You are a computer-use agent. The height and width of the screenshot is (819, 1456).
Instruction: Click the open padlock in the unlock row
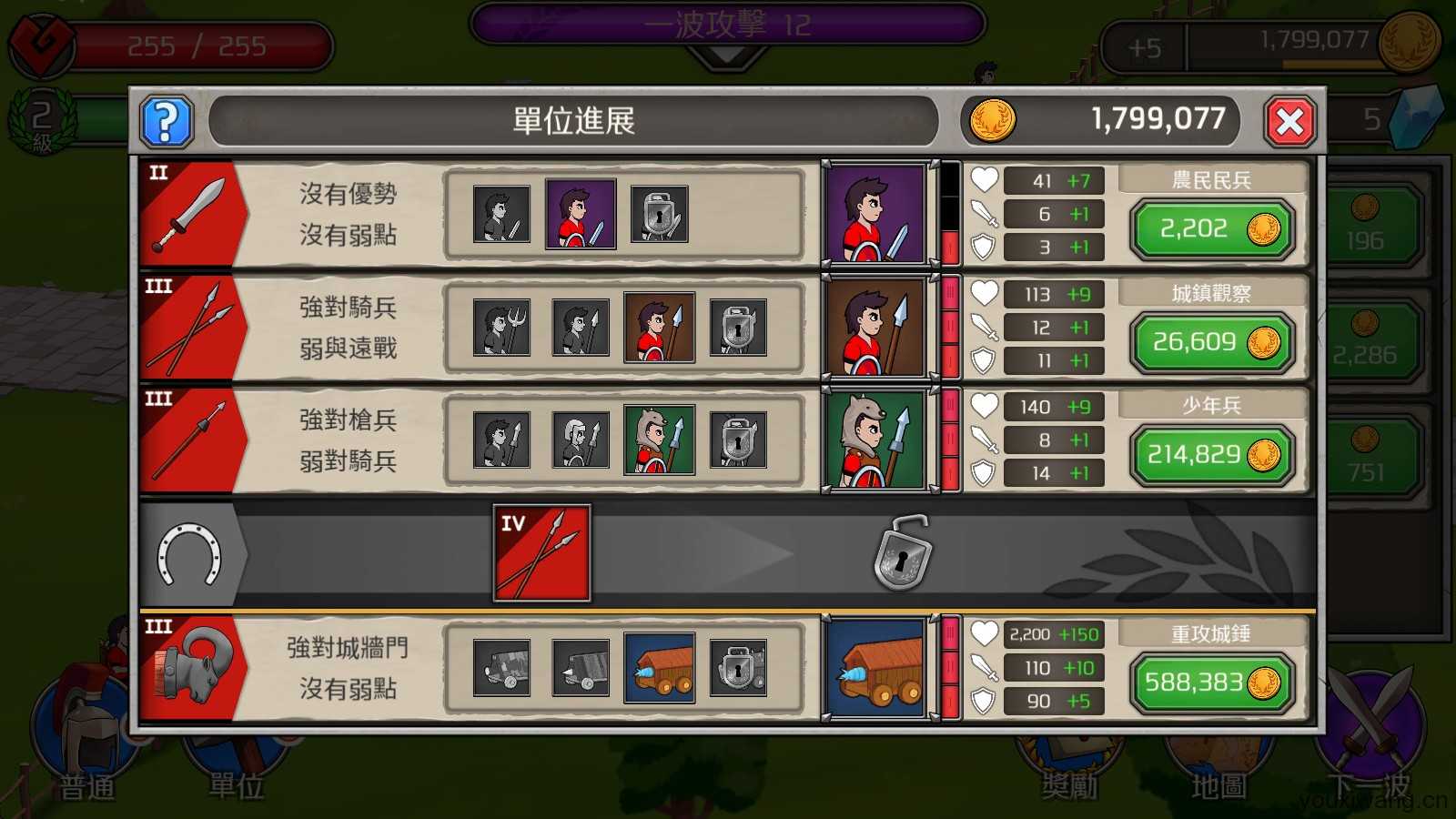(x=901, y=553)
